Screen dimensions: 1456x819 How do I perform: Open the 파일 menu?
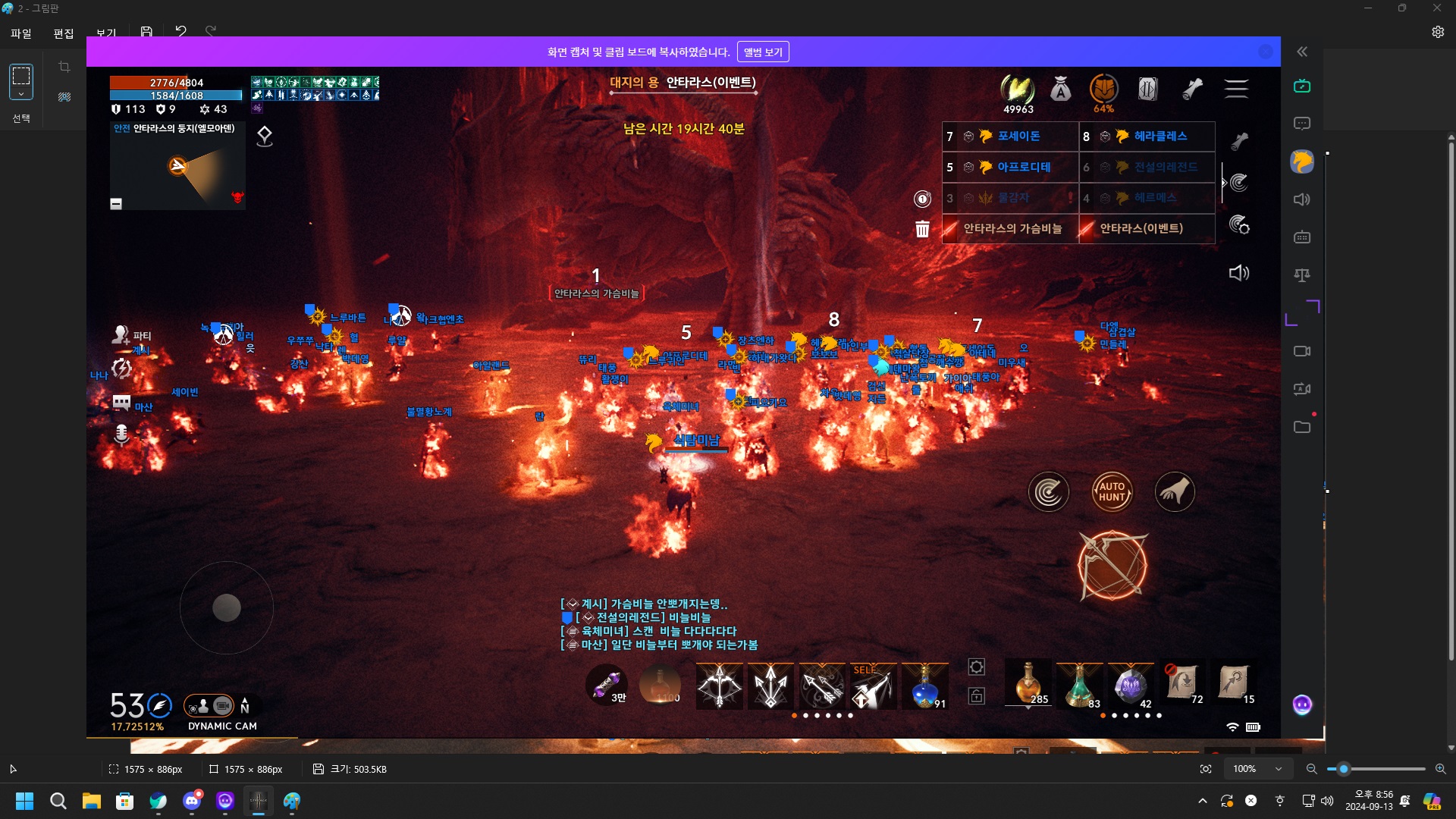(20, 33)
